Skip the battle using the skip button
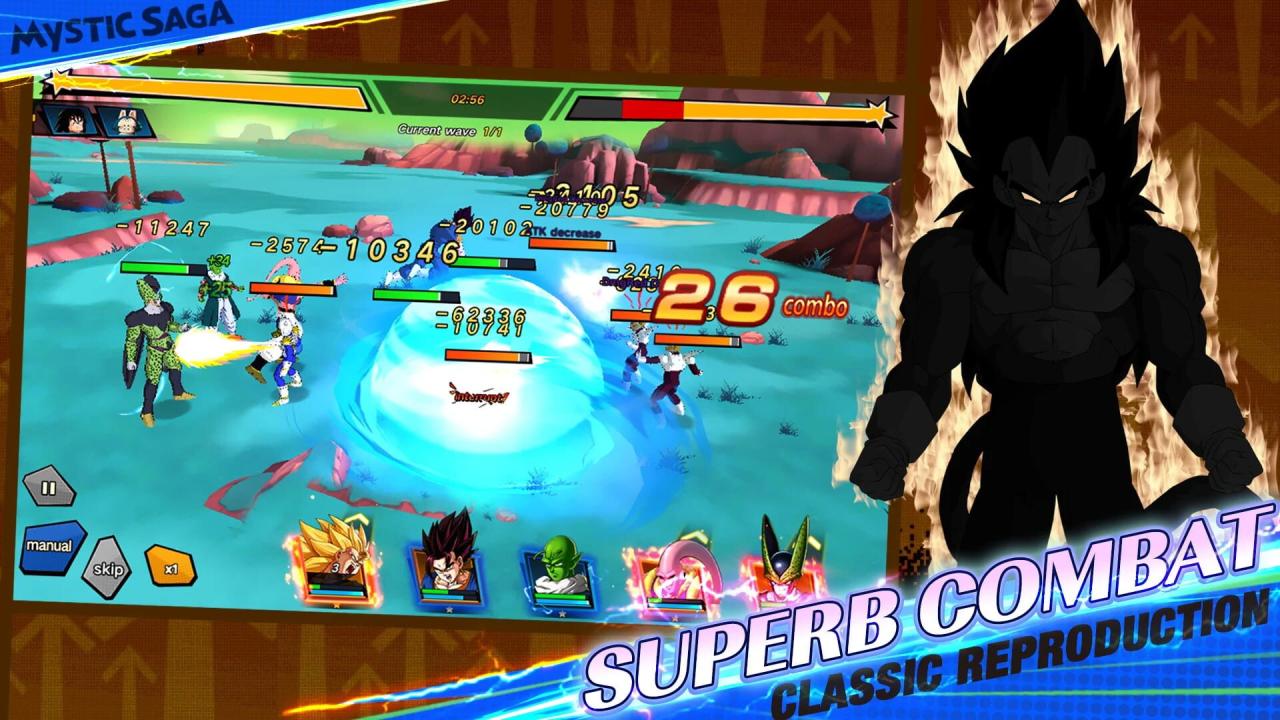 (106, 567)
